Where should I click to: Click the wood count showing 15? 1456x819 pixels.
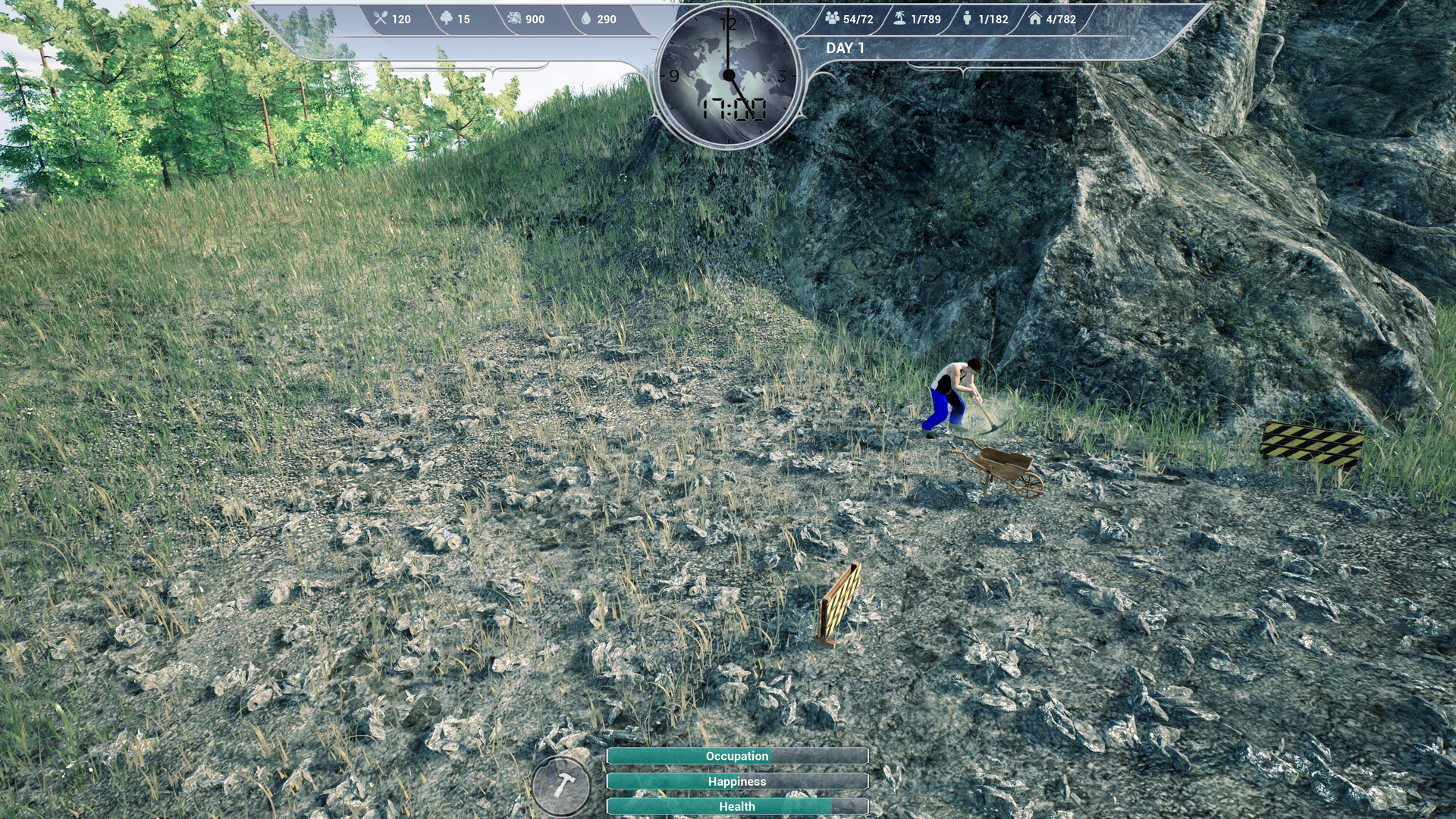pyautogui.click(x=464, y=20)
